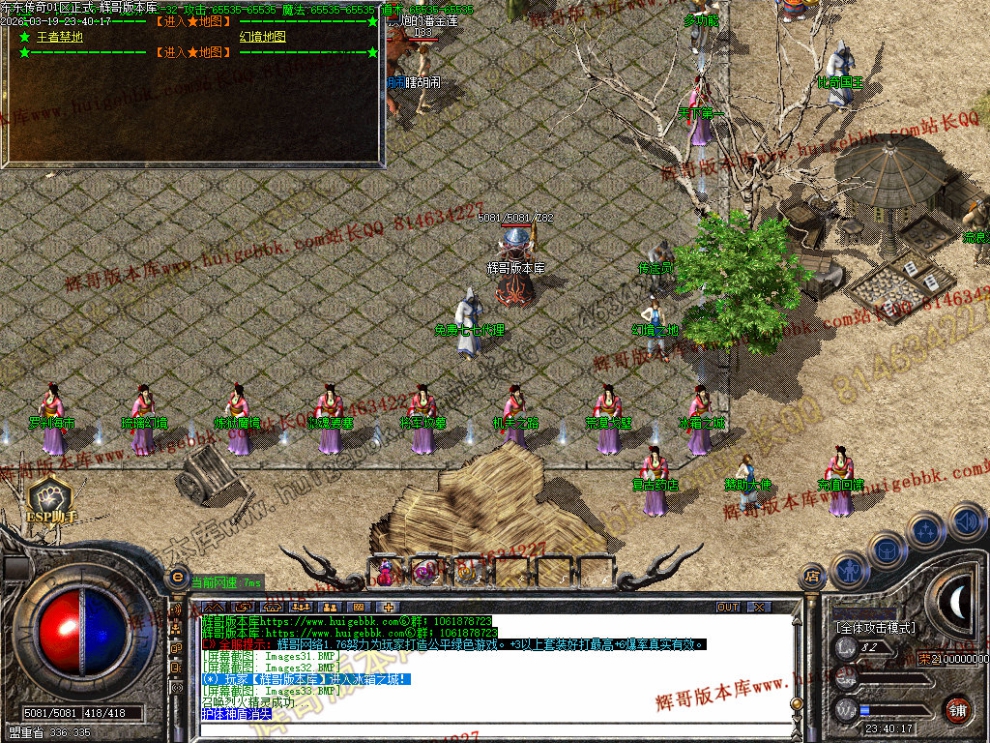Open the character figure round button

click(848, 569)
